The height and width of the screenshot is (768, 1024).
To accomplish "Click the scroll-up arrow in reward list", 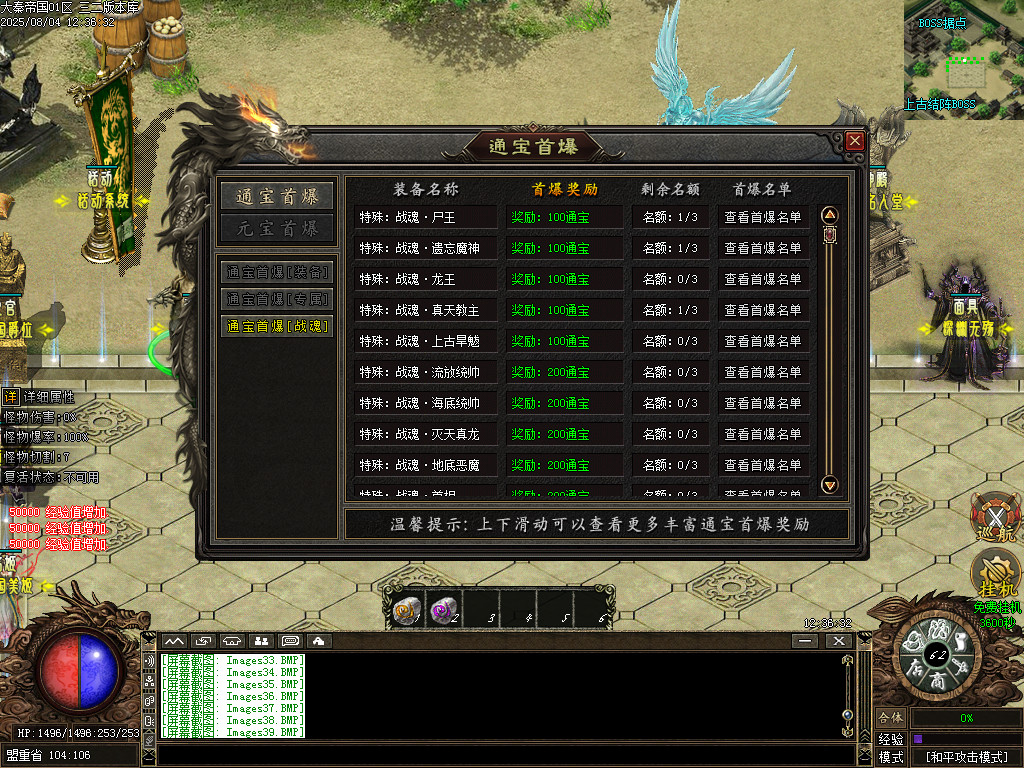I will tap(829, 215).
